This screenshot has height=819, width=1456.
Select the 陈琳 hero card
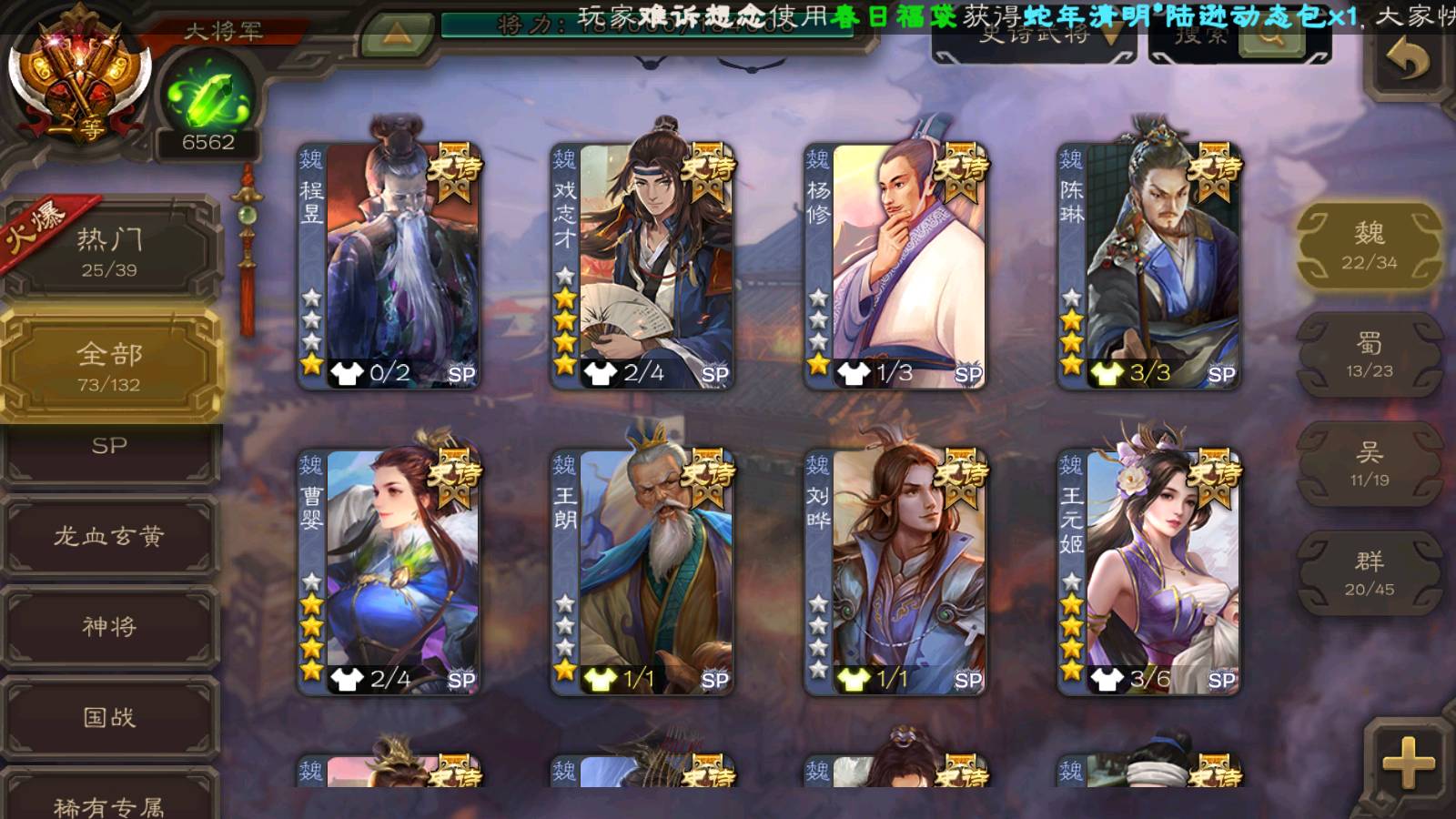coord(1148,266)
